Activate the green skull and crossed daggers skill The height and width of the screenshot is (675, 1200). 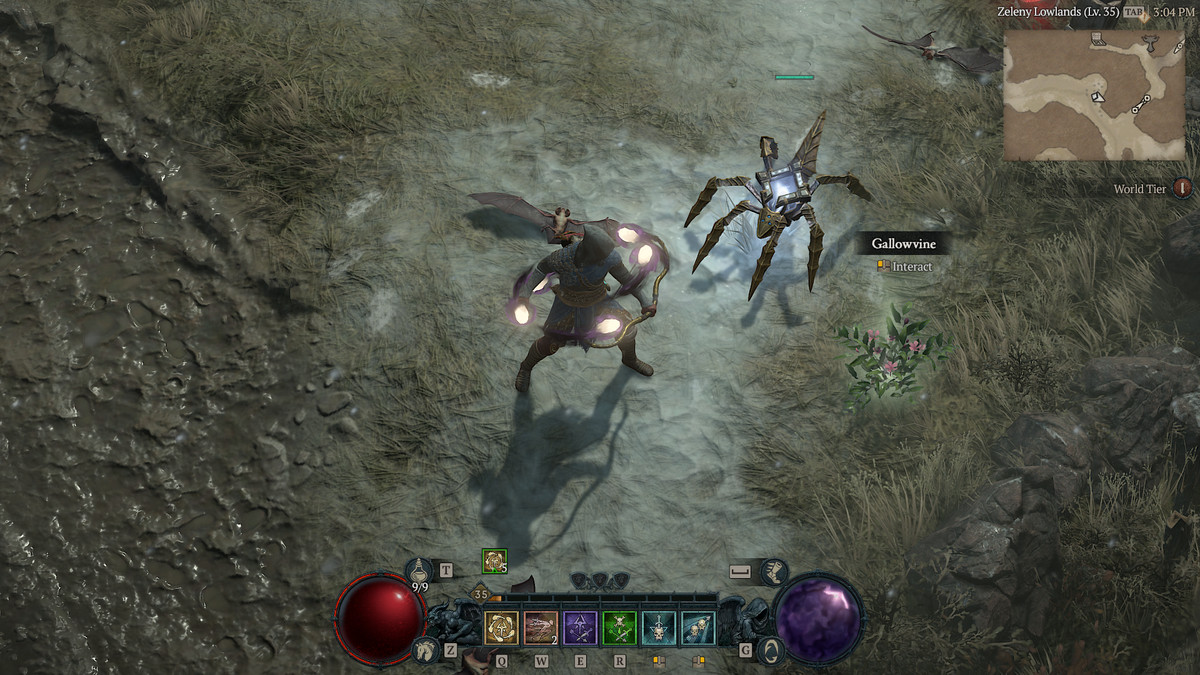coord(619,628)
